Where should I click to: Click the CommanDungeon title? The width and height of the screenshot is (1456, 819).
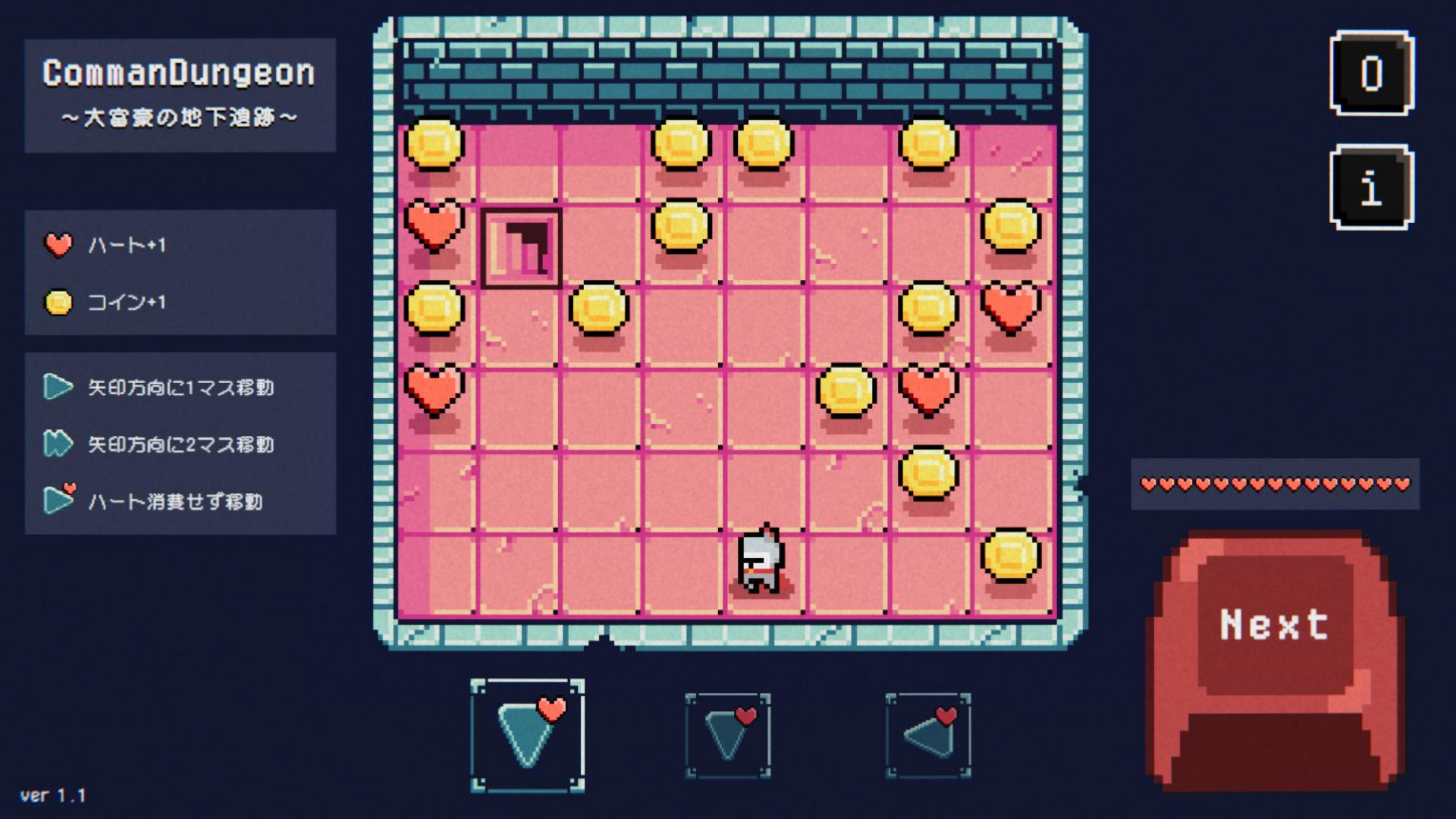tap(180, 74)
